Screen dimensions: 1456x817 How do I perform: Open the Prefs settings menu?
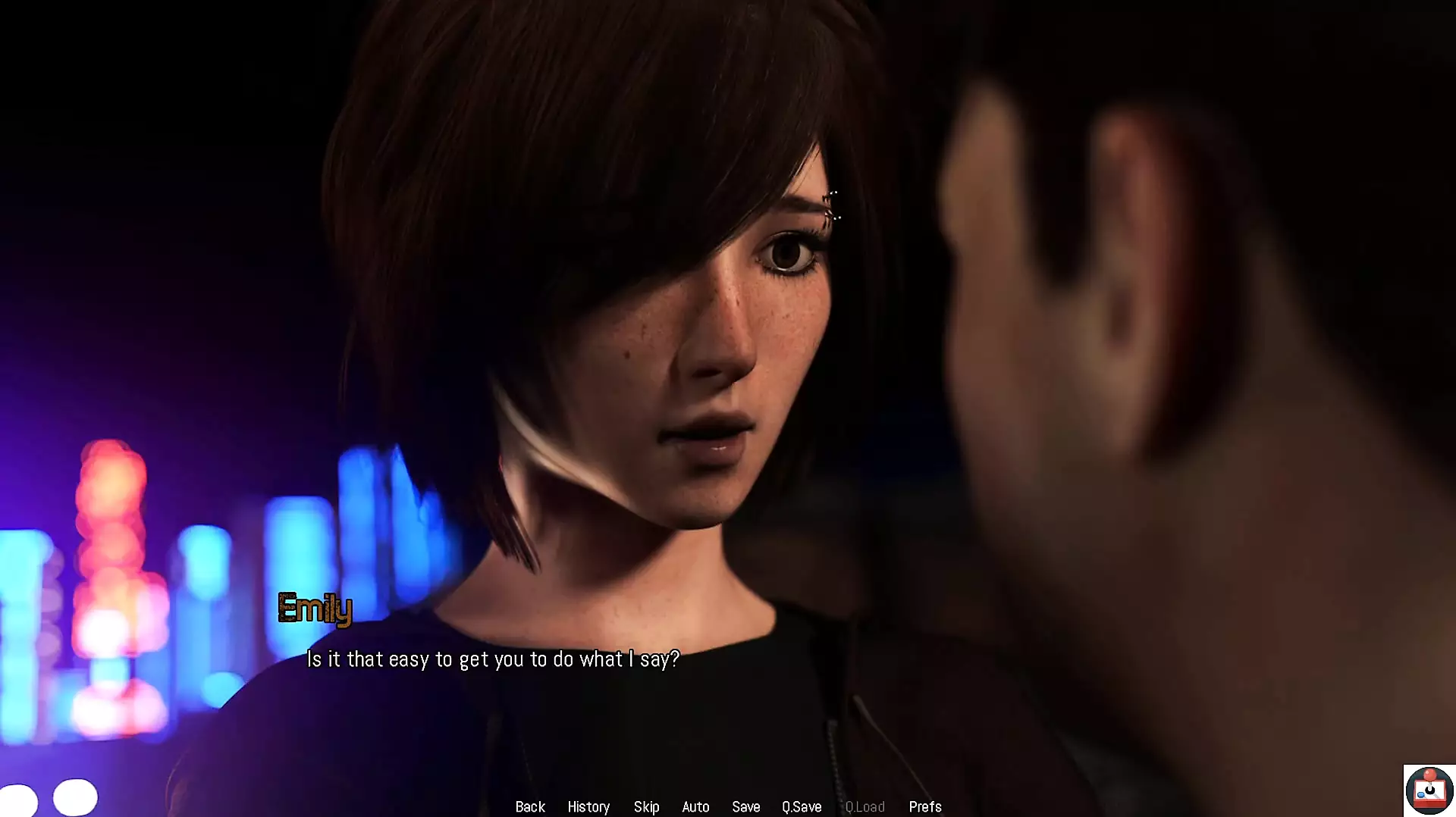click(x=924, y=806)
